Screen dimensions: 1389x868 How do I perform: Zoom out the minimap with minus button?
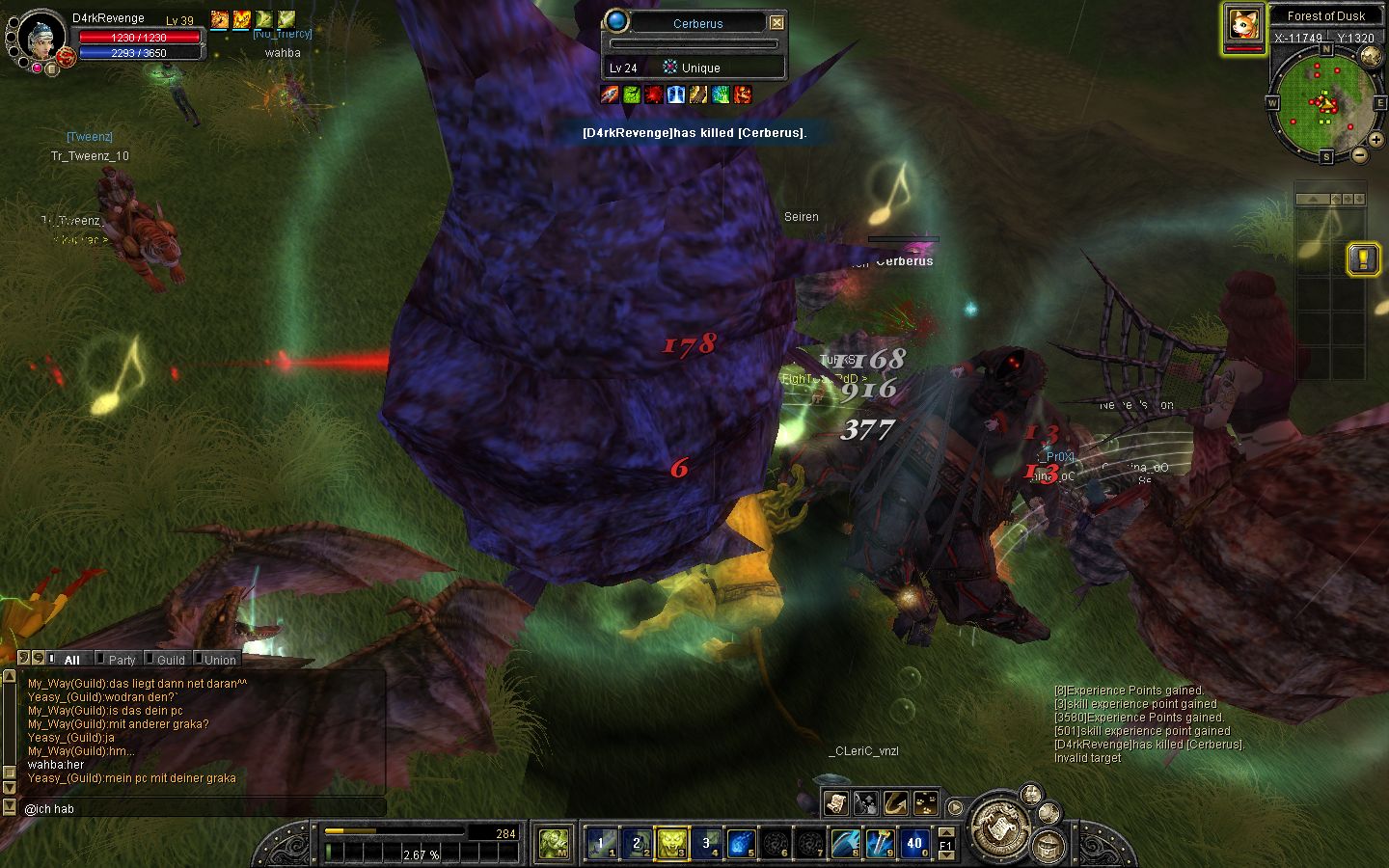click(1359, 154)
